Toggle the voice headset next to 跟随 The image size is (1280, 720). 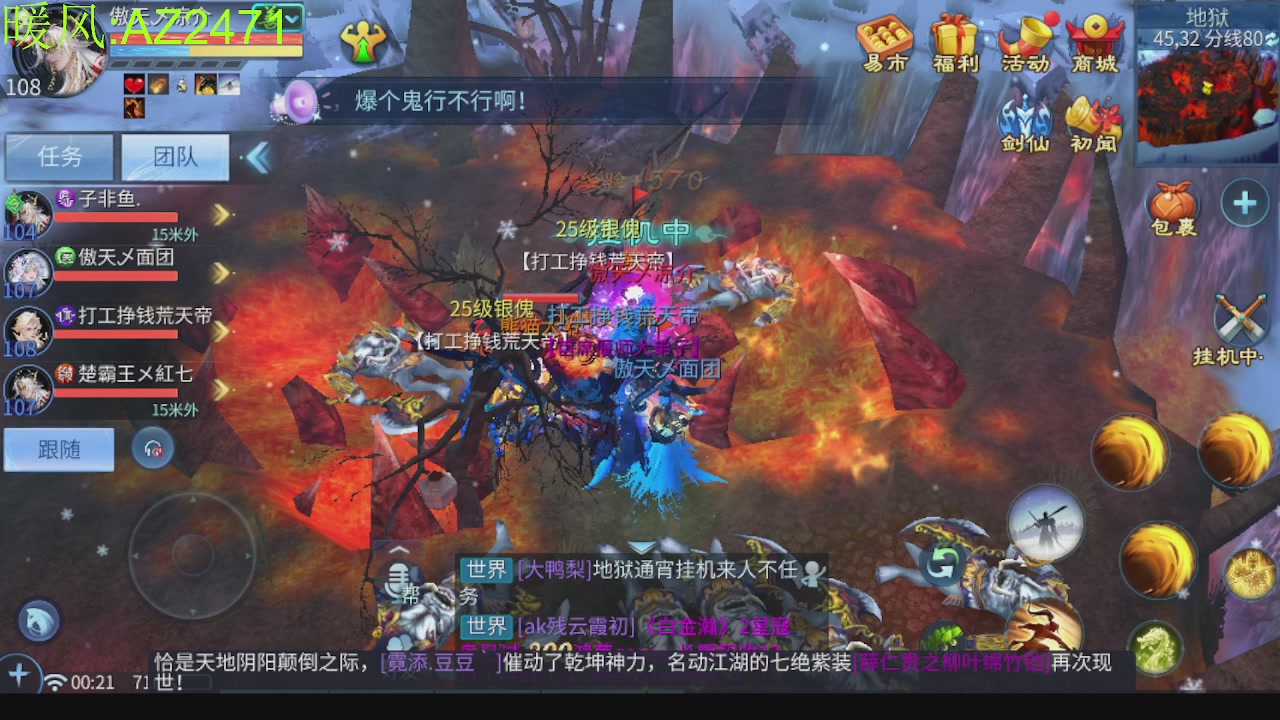pos(150,450)
